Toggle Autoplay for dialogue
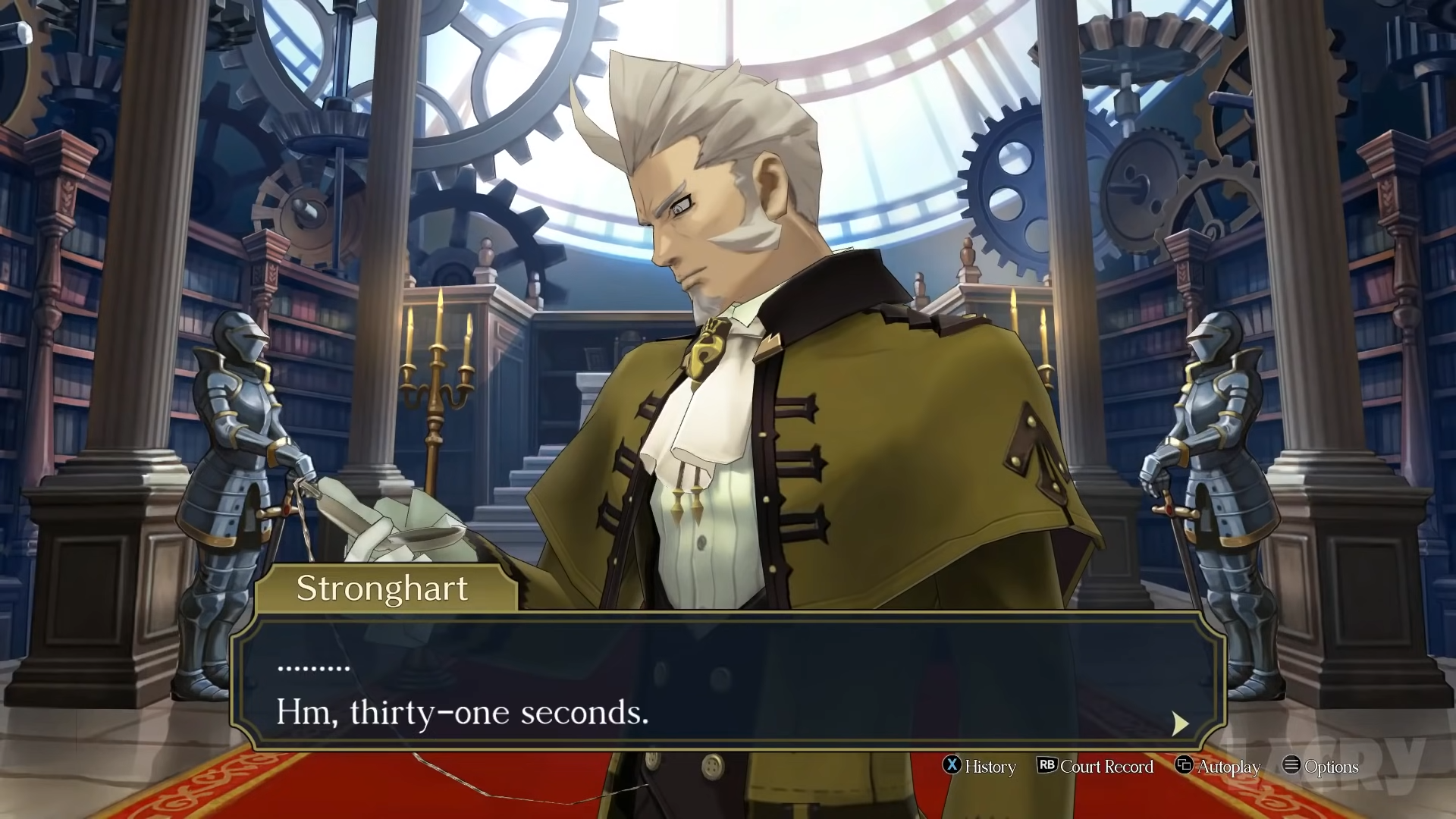 click(x=1217, y=767)
